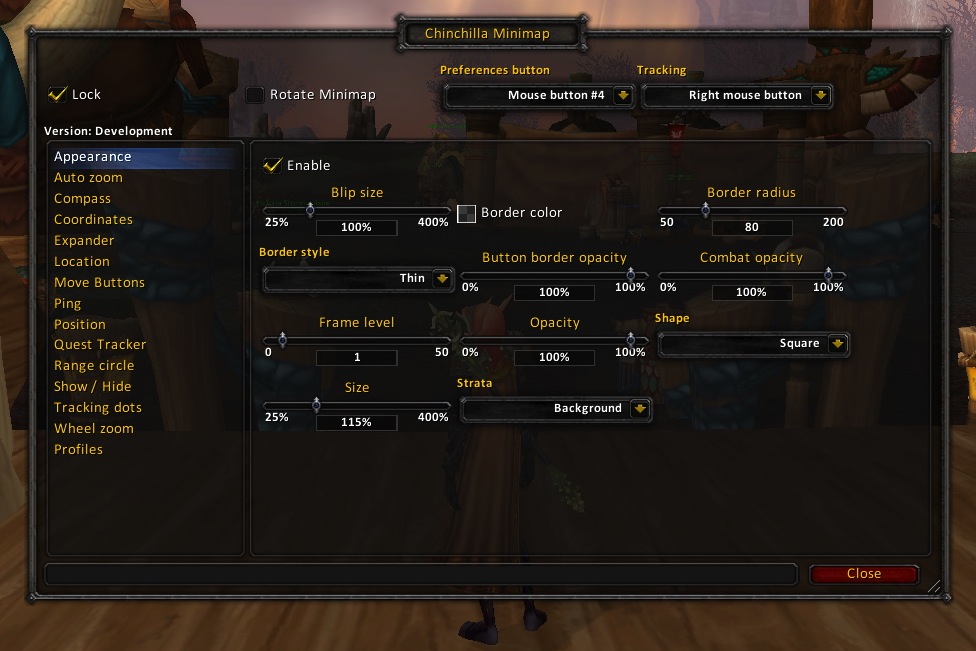Change the Shape dropdown from Square

[x=753, y=344]
